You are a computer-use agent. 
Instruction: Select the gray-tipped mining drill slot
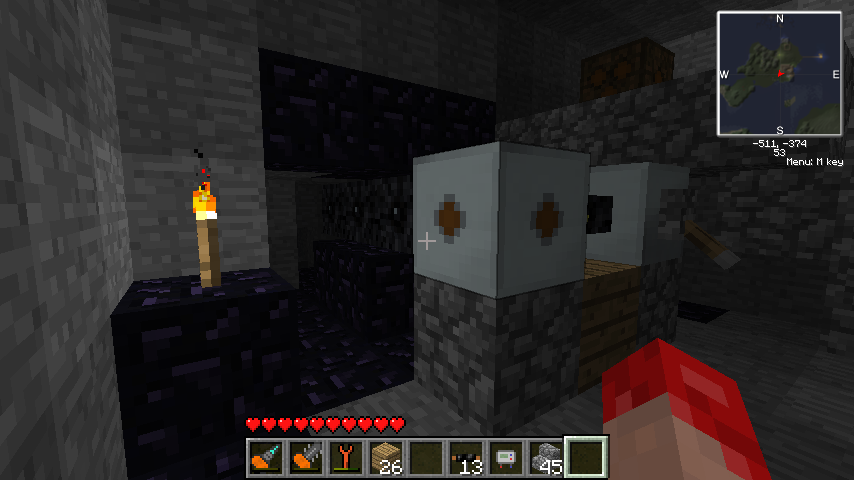point(305,457)
